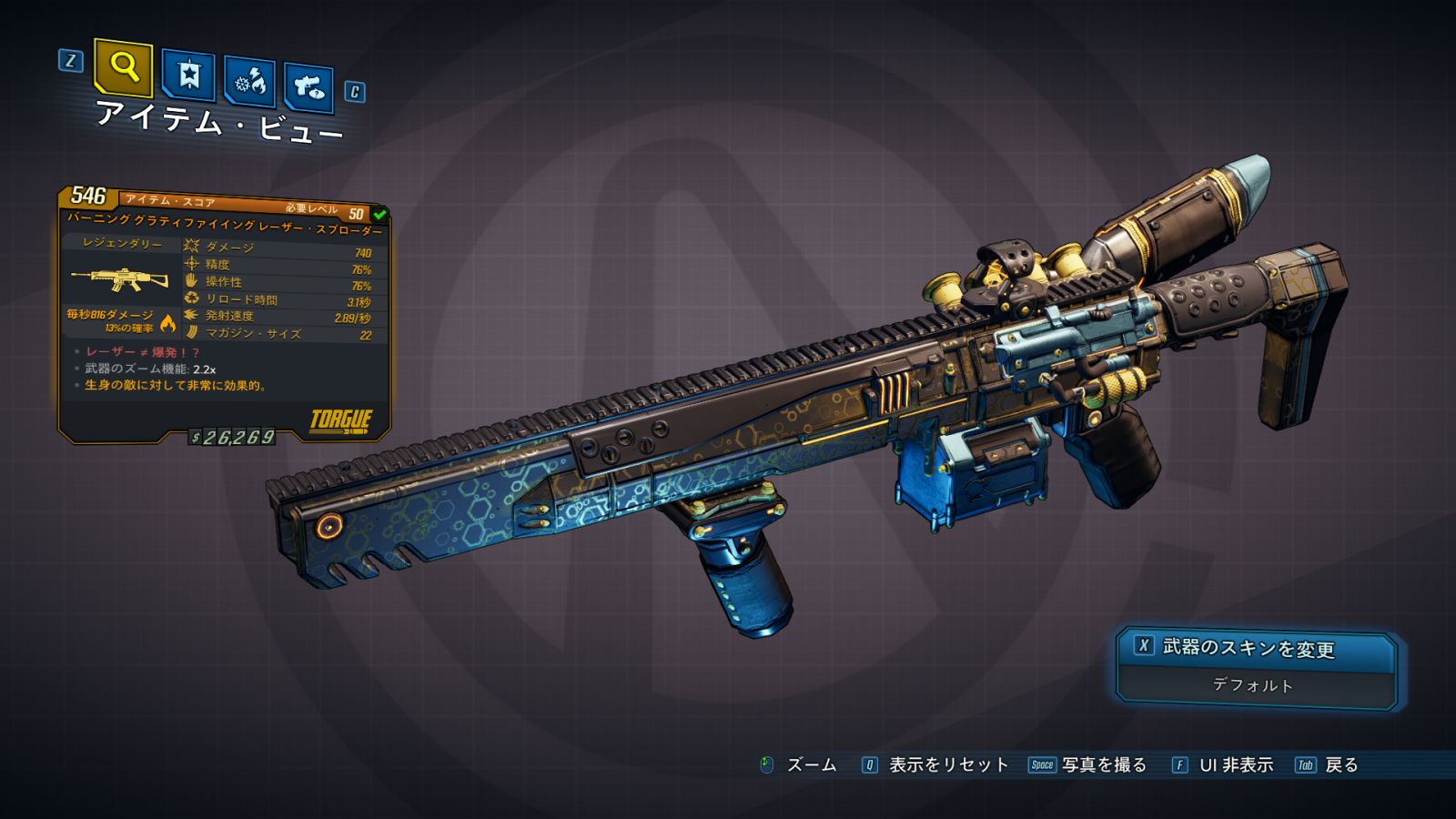Viewport: 1456px width, 819px height.
Task: Switch to the star badge tab
Action: click(188, 76)
